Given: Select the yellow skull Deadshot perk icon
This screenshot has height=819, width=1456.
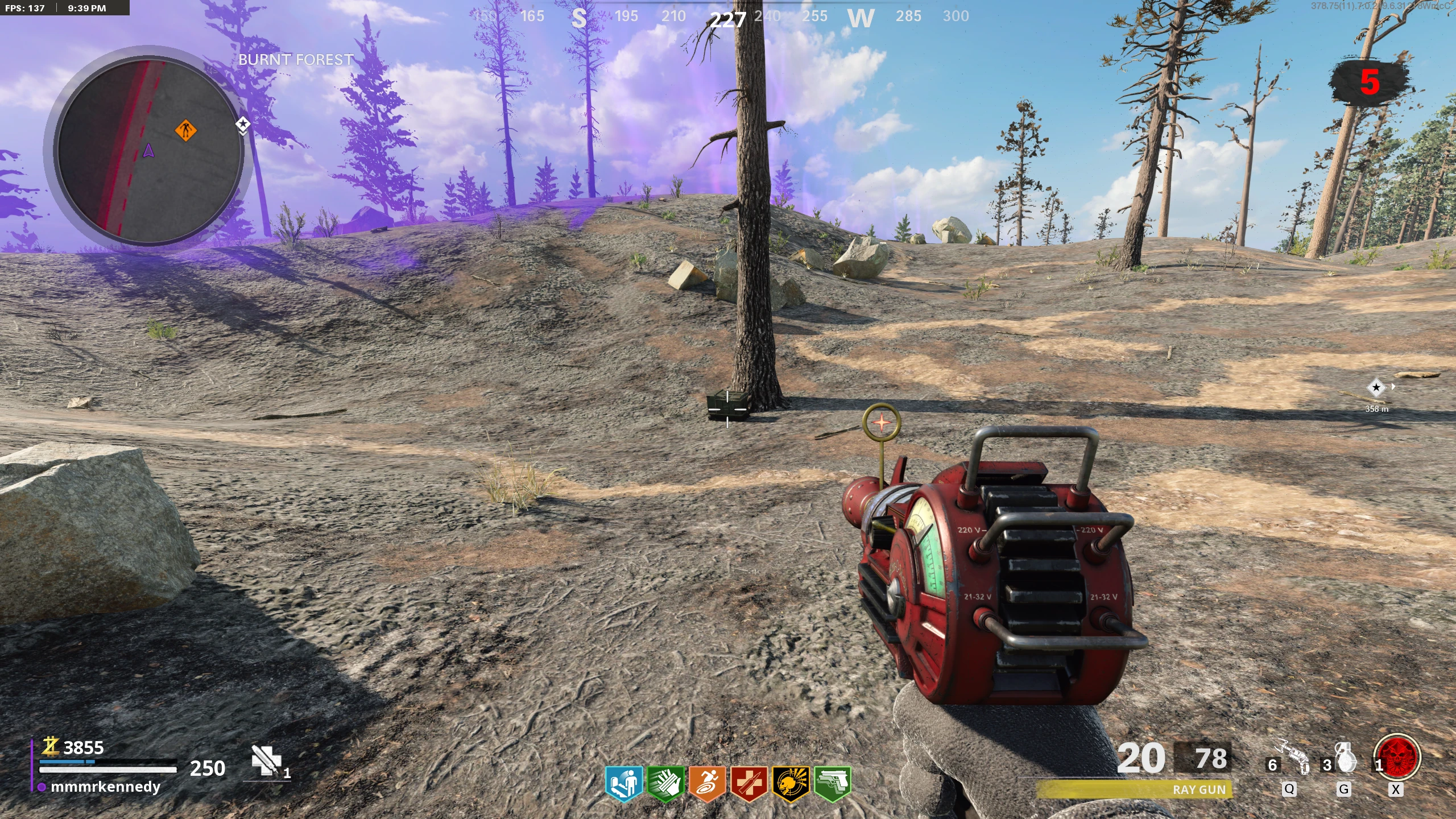Looking at the screenshot, I should (x=791, y=784).
